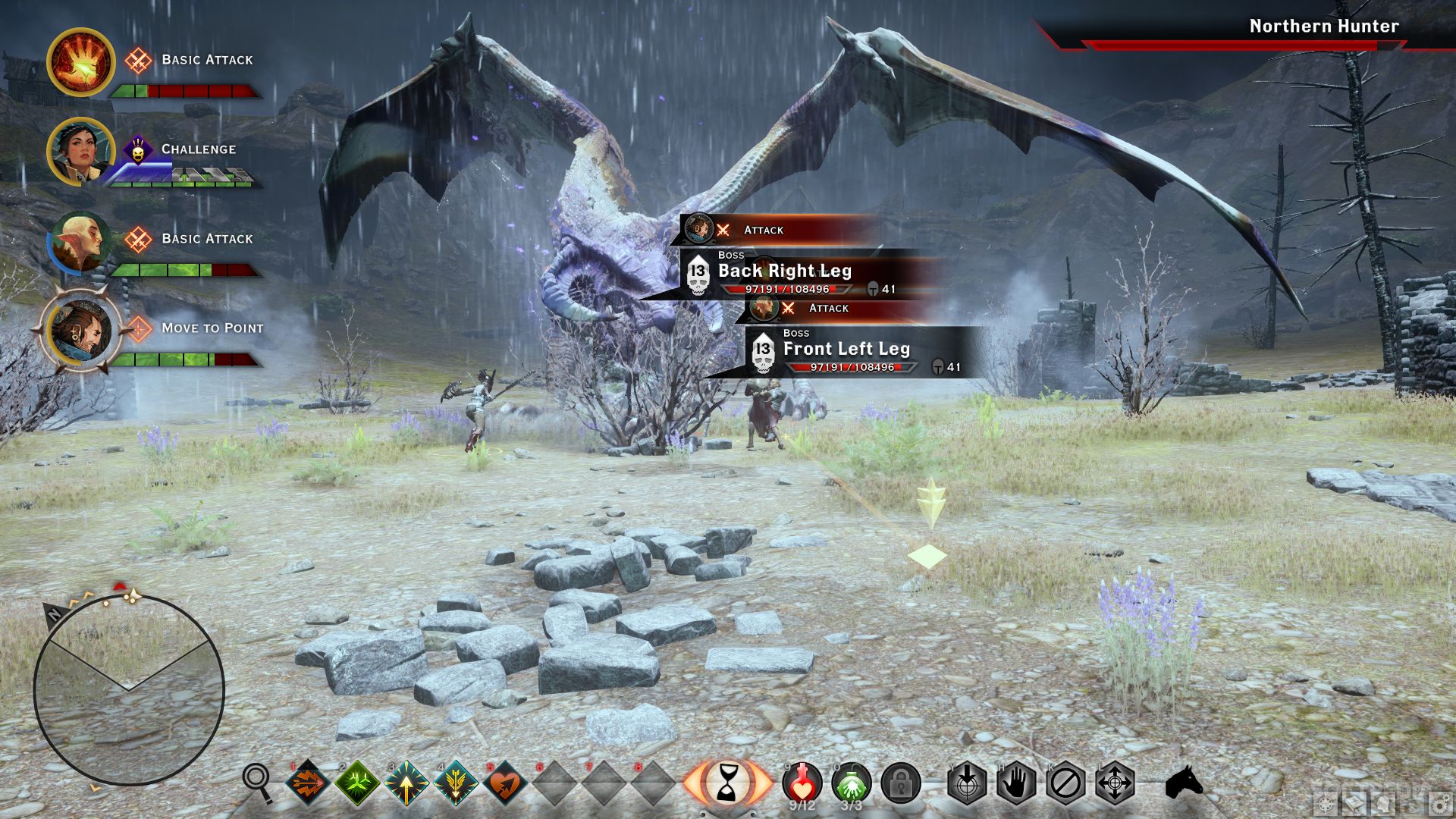Summon the mount with the horse icon

coord(1184,782)
